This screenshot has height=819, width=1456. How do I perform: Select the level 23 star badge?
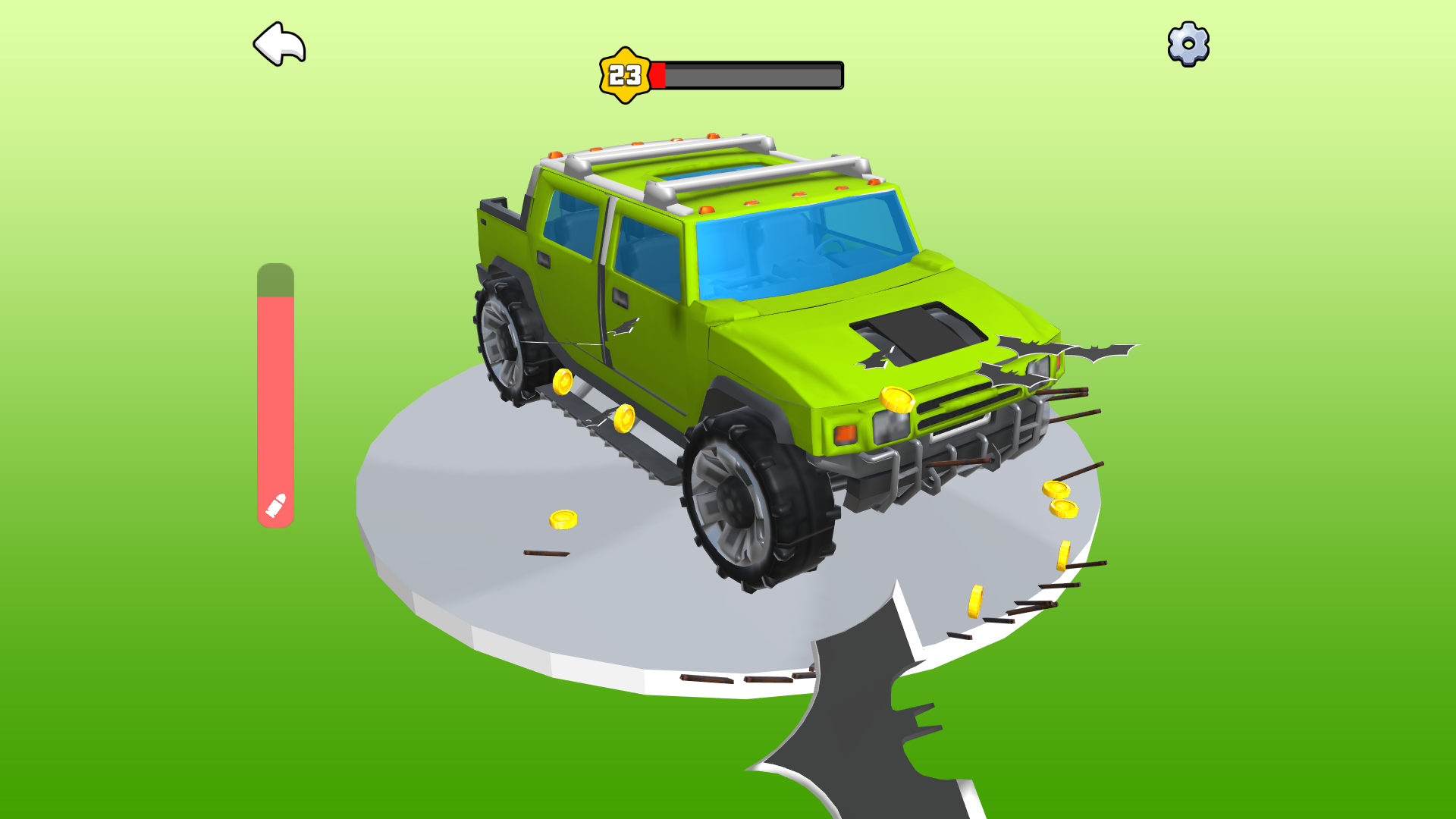623,74
